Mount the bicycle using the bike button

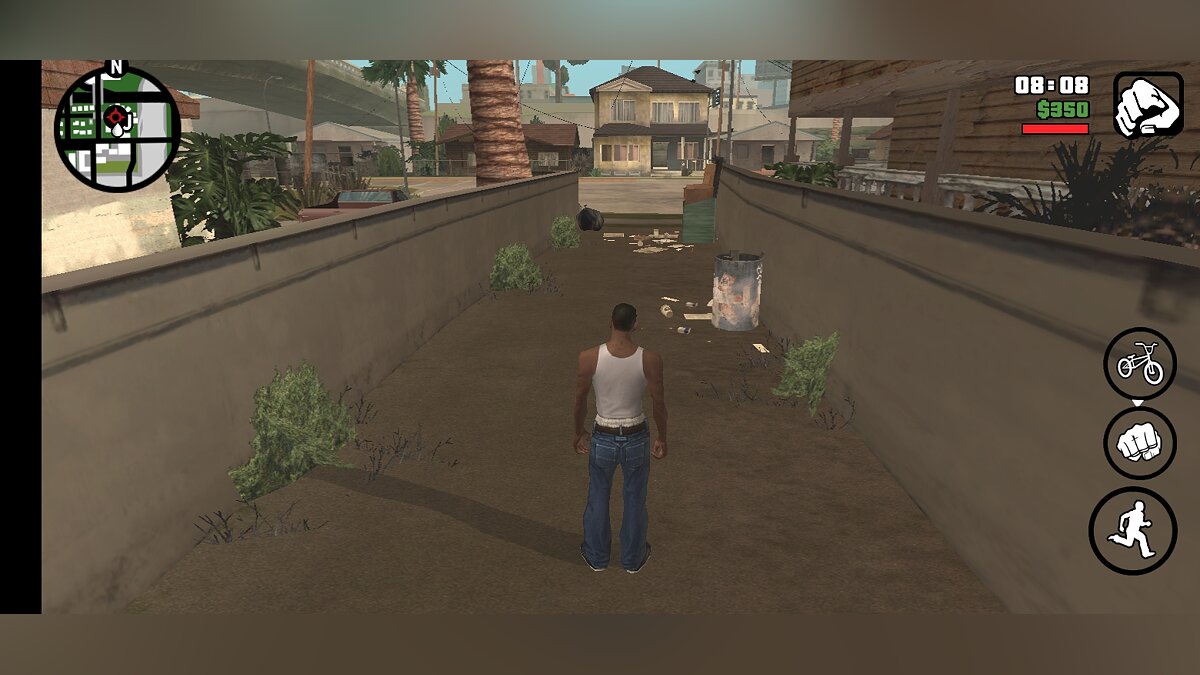tap(1139, 364)
